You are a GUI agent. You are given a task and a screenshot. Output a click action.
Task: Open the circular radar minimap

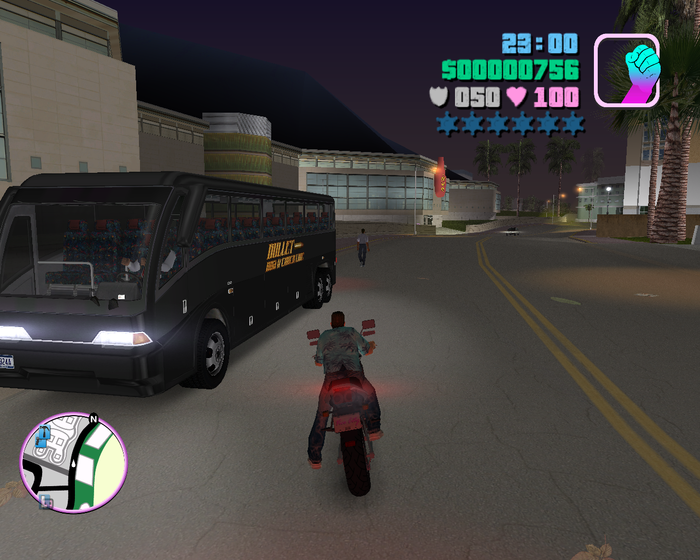click(73, 462)
